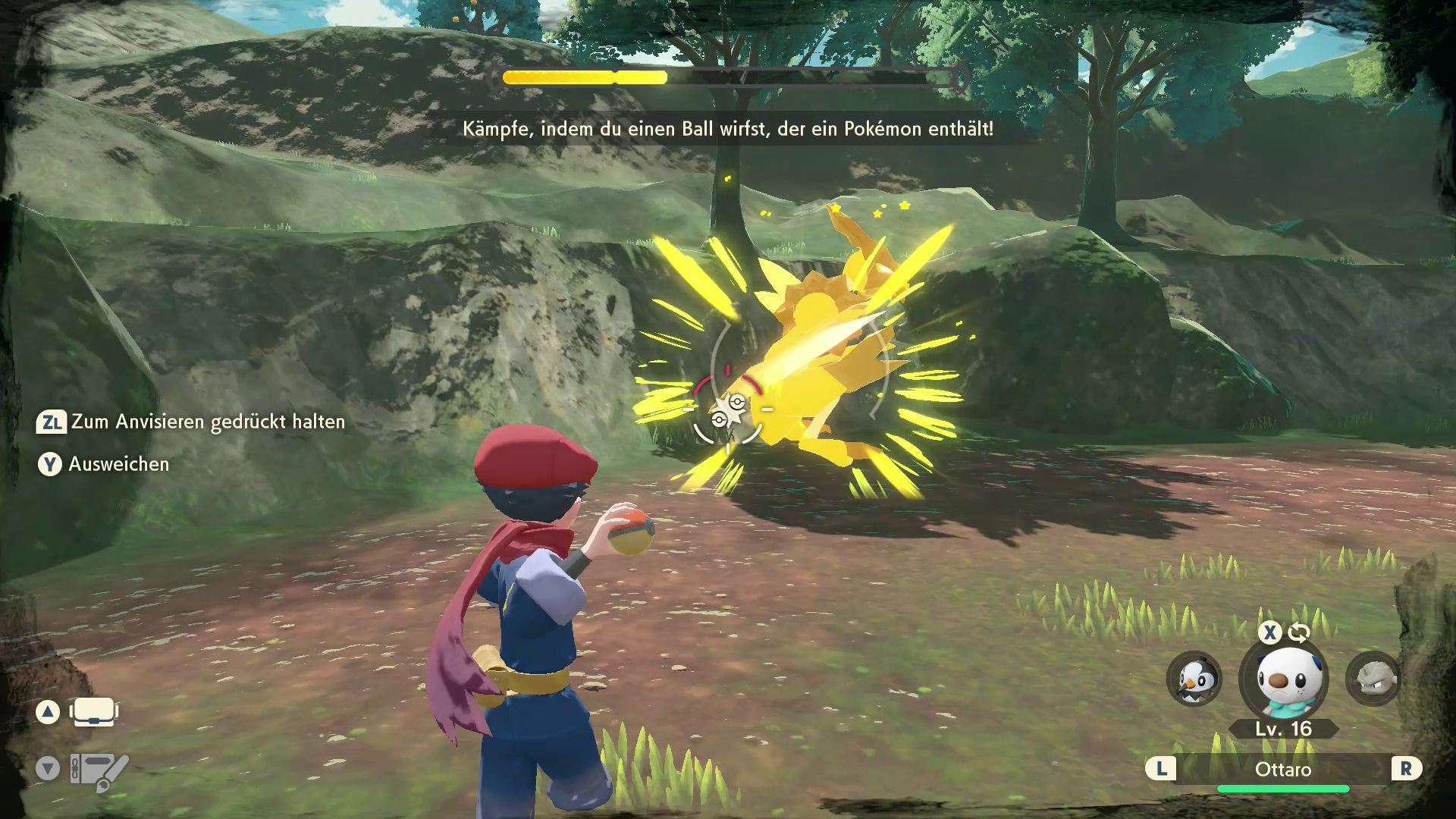Pick the Geodude portrait right of Ottaro

click(1373, 679)
